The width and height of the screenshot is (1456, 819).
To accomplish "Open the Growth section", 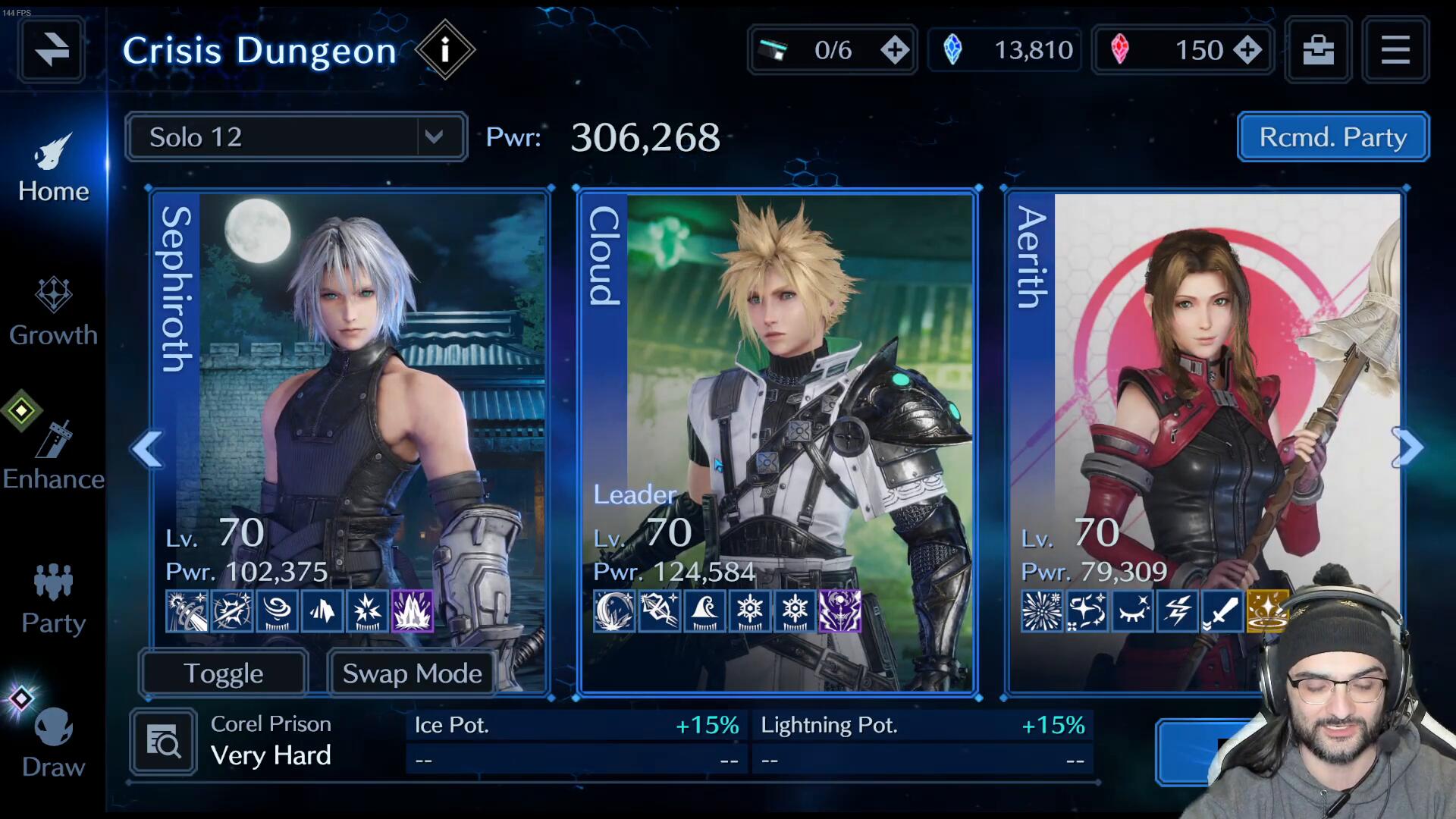I will 53,312.
